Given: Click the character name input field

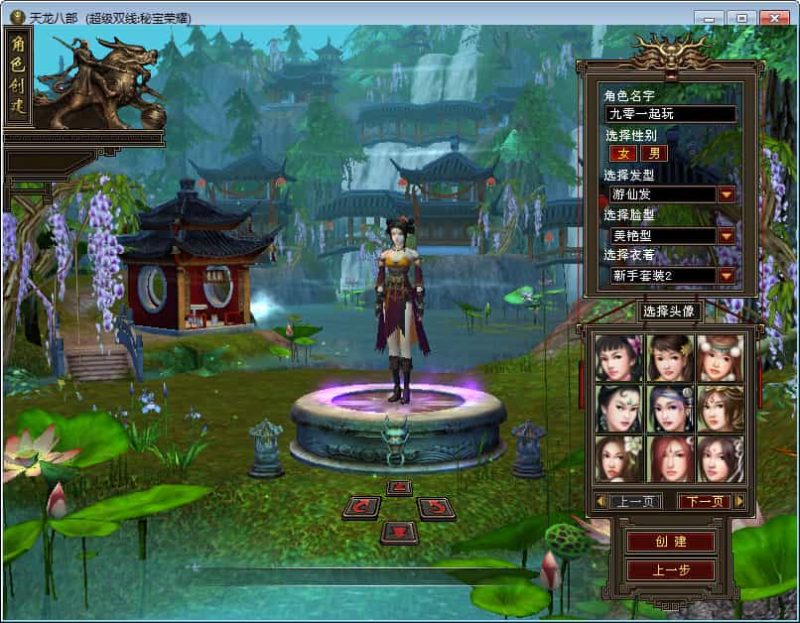Looking at the screenshot, I should (670, 114).
